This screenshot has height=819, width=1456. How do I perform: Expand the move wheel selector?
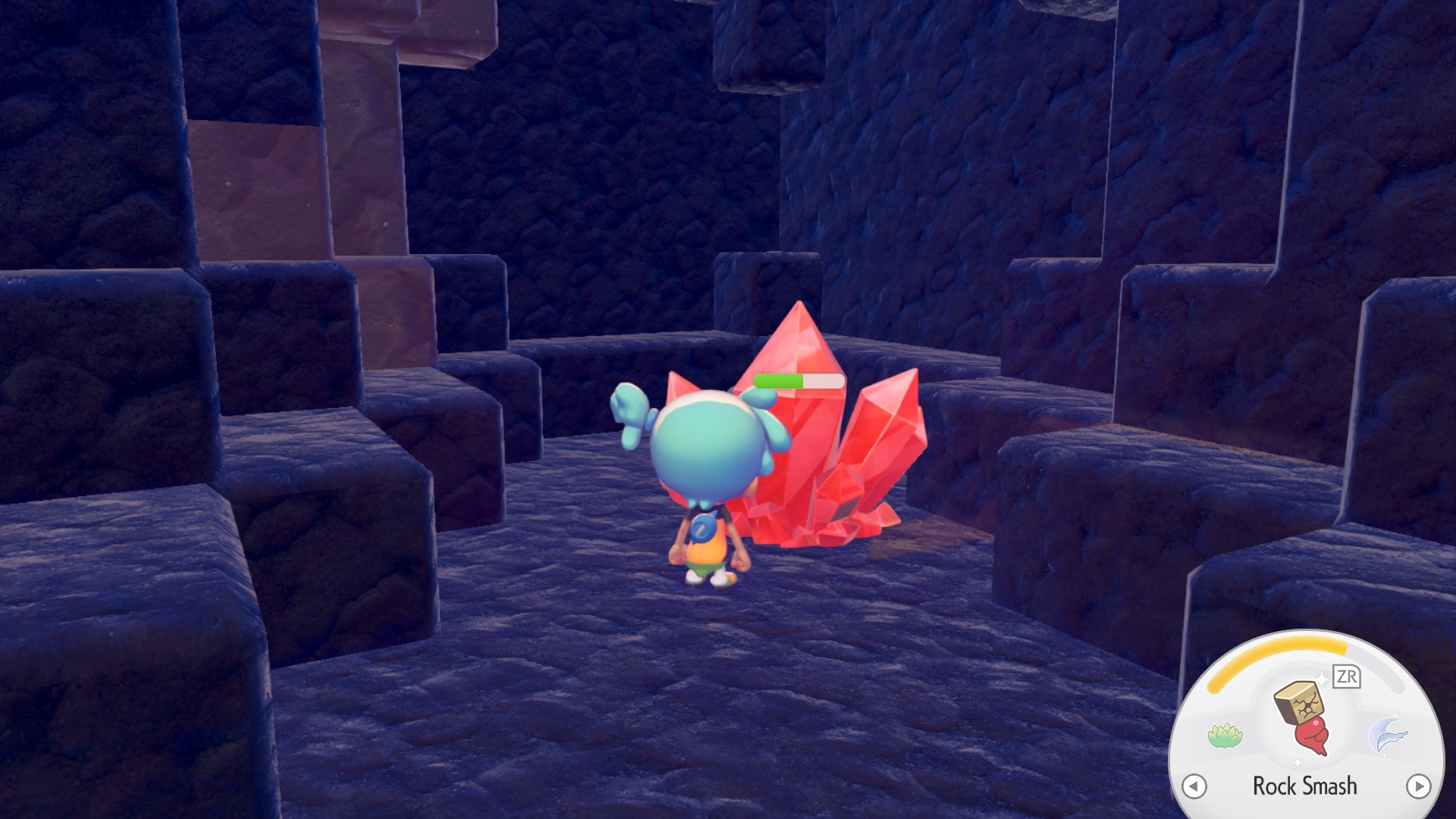tap(1418, 786)
